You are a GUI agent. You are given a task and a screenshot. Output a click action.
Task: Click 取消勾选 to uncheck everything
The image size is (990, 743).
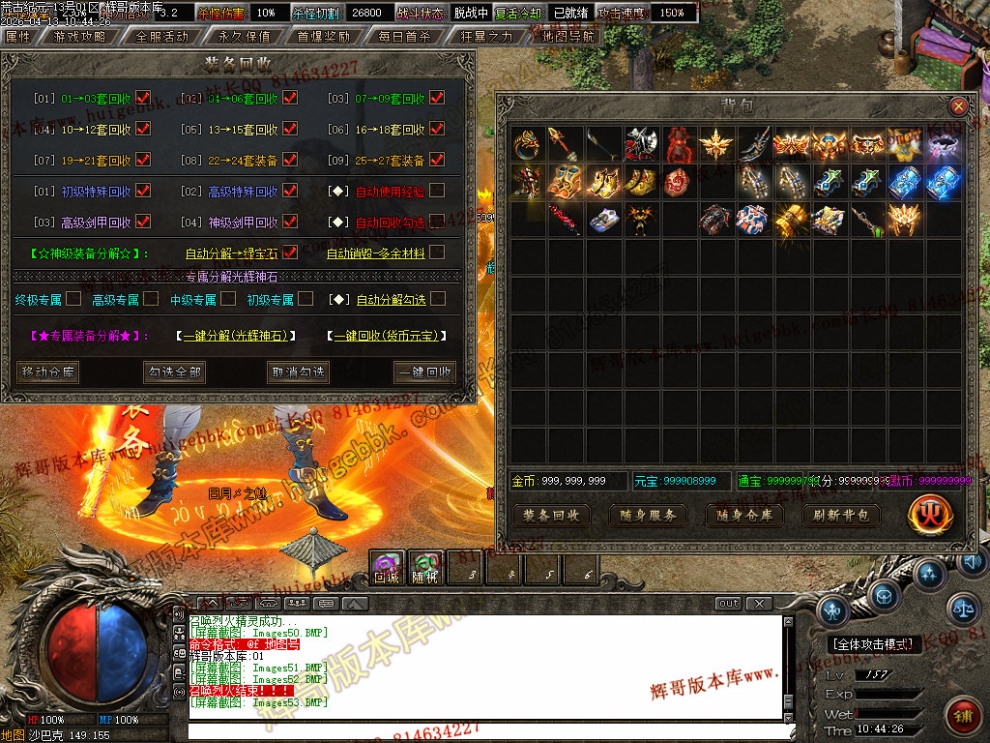(x=298, y=372)
